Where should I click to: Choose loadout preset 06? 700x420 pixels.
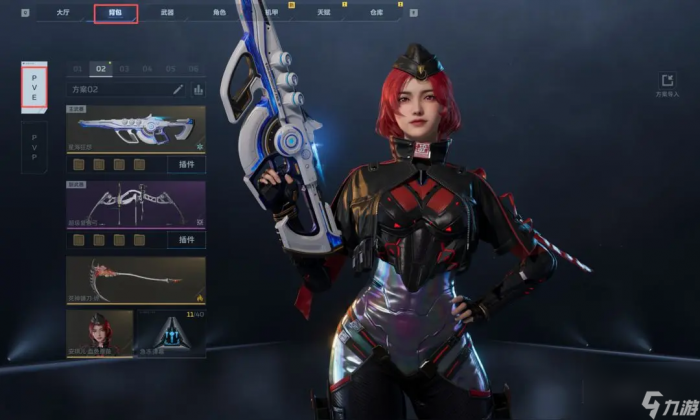pyautogui.click(x=194, y=69)
